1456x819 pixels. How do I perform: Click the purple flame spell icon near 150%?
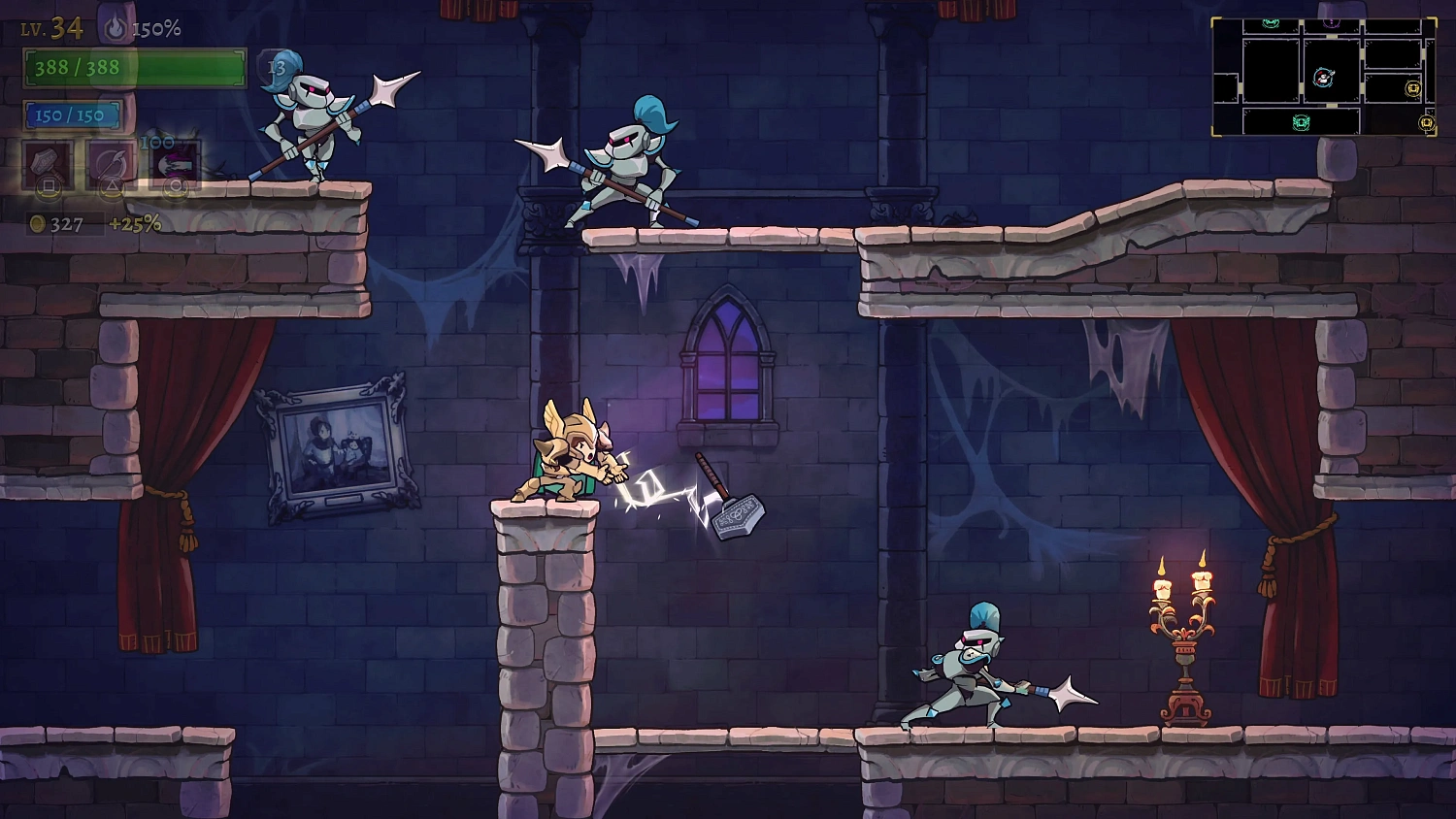point(116,27)
